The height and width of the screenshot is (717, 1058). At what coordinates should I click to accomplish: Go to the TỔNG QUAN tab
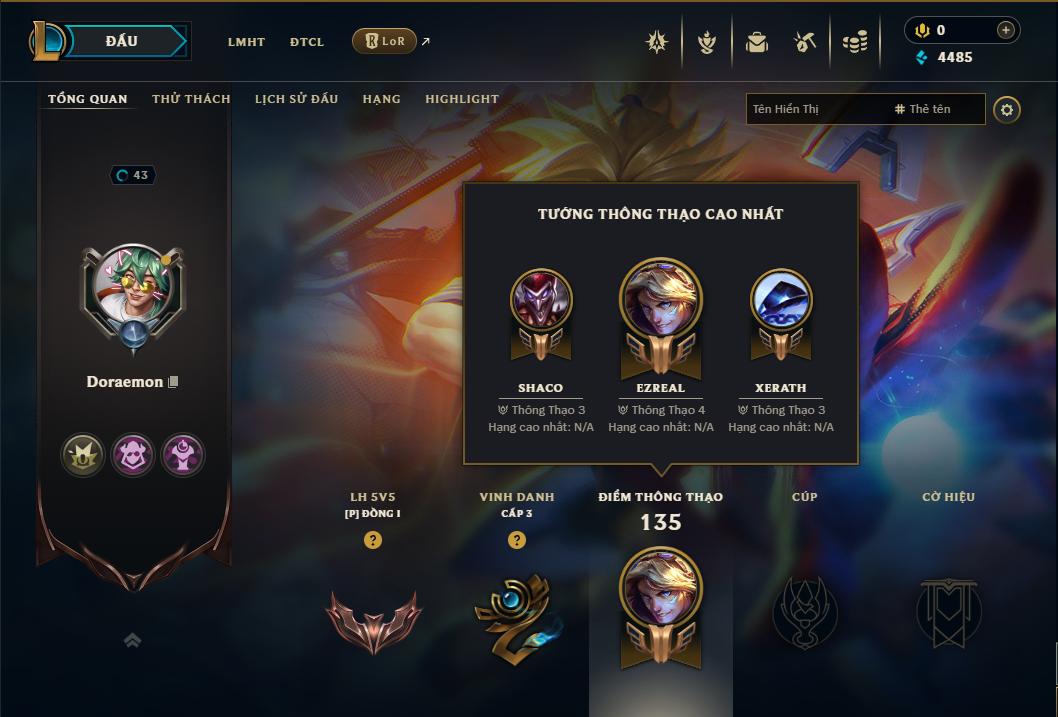(88, 99)
